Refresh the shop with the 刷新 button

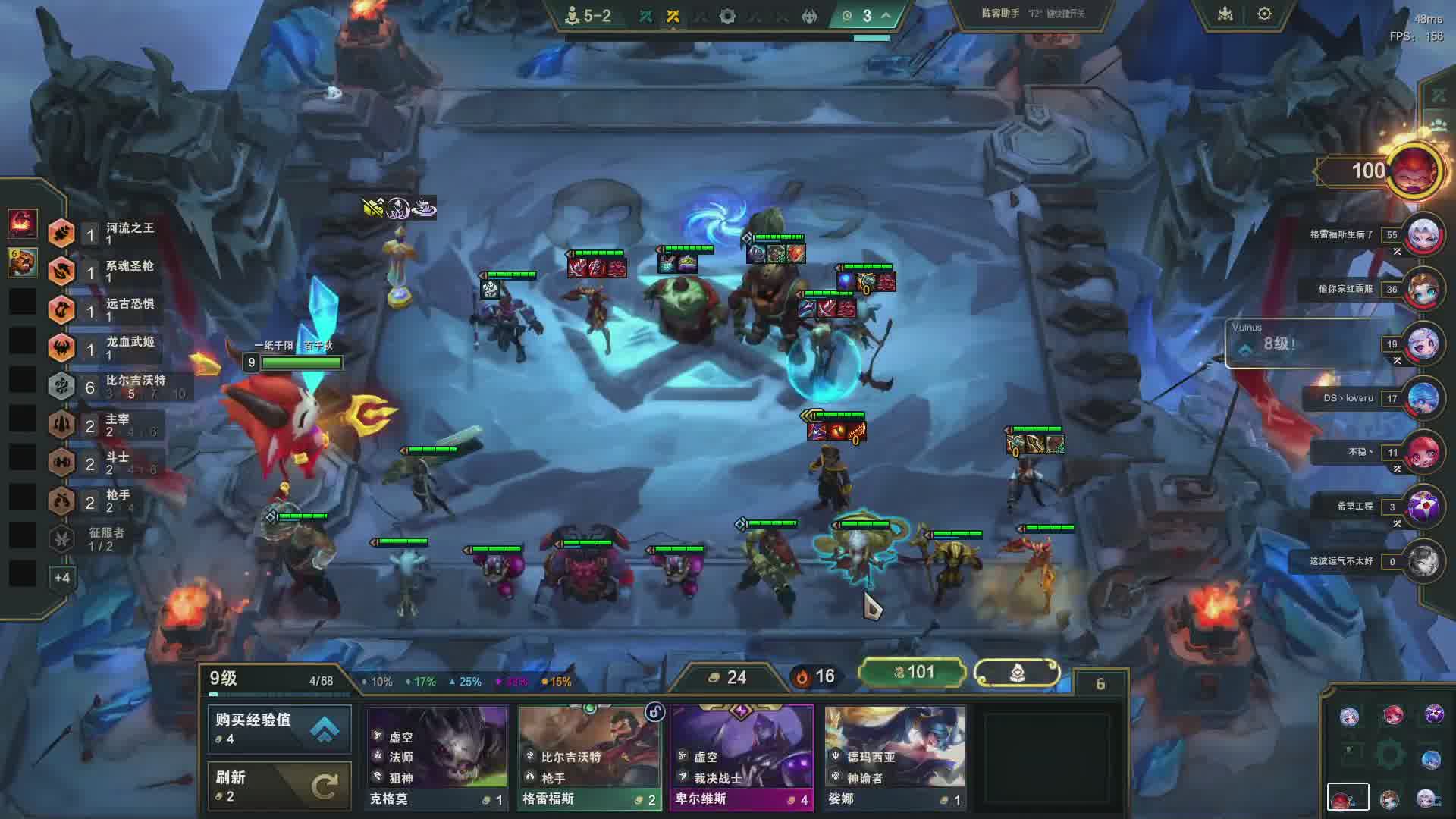click(x=279, y=786)
